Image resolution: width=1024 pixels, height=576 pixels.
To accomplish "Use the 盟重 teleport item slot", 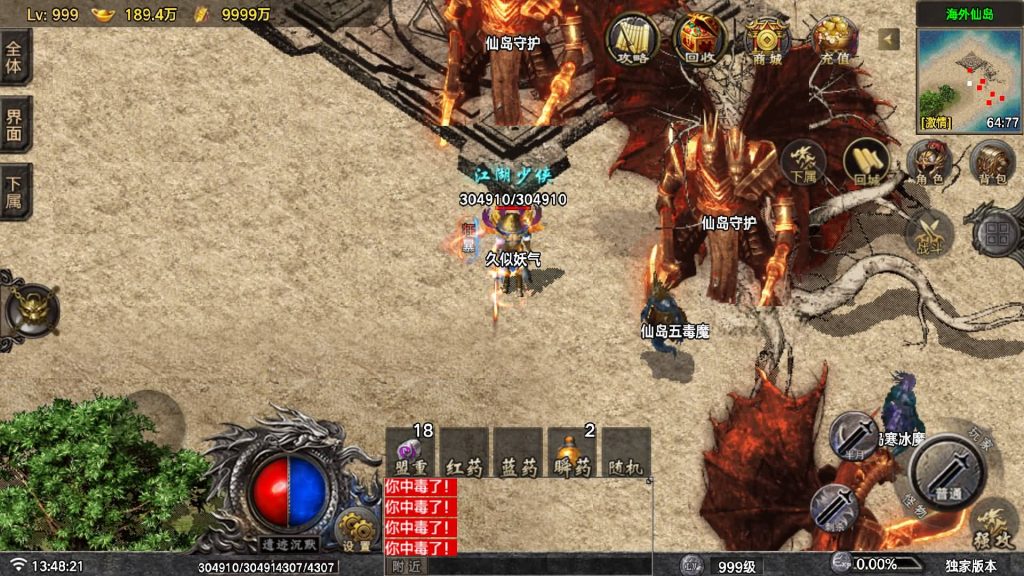I will (411, 454).
